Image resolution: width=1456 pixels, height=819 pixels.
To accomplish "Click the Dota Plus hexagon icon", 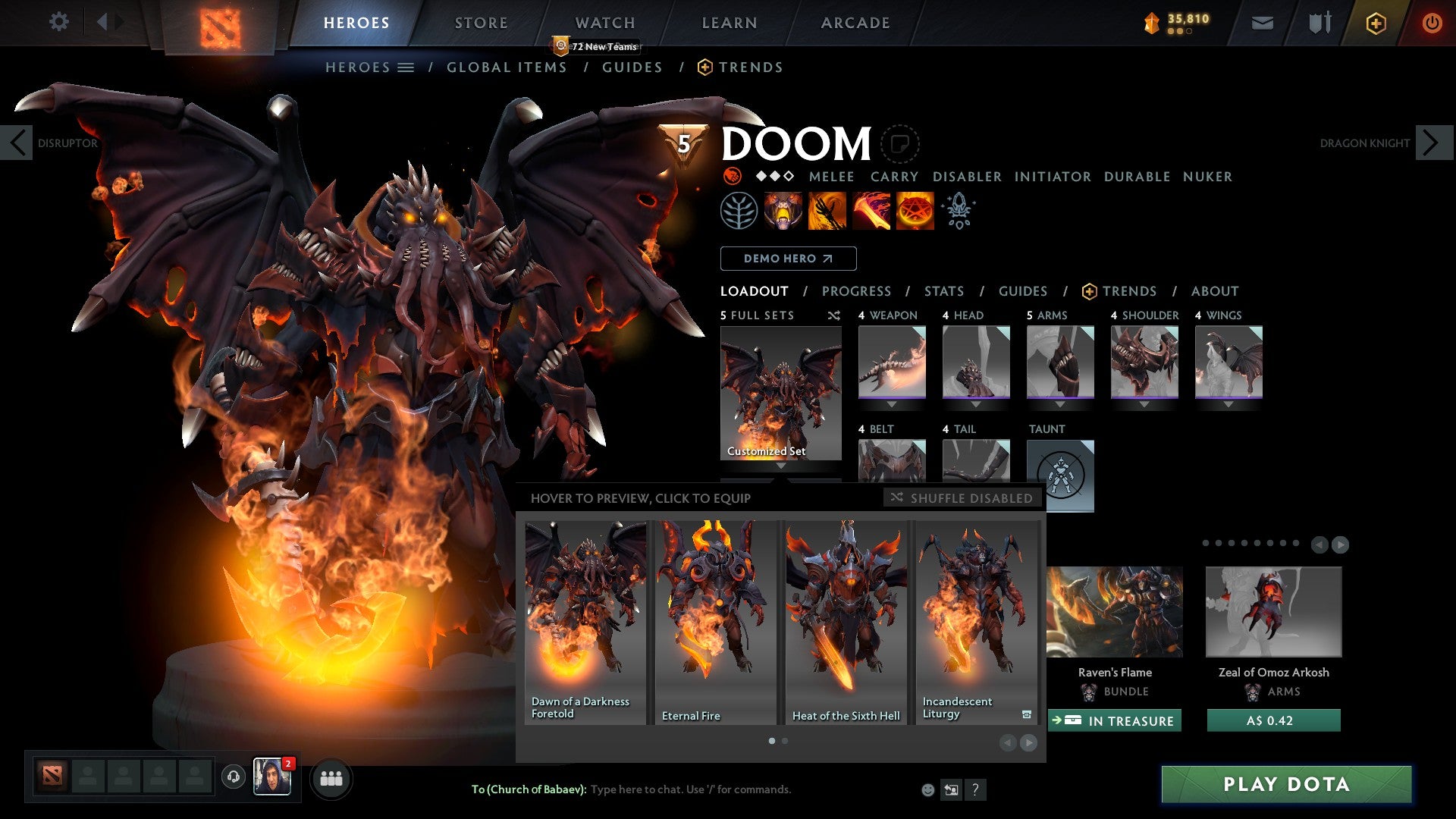I will (x=1375, y=23).
